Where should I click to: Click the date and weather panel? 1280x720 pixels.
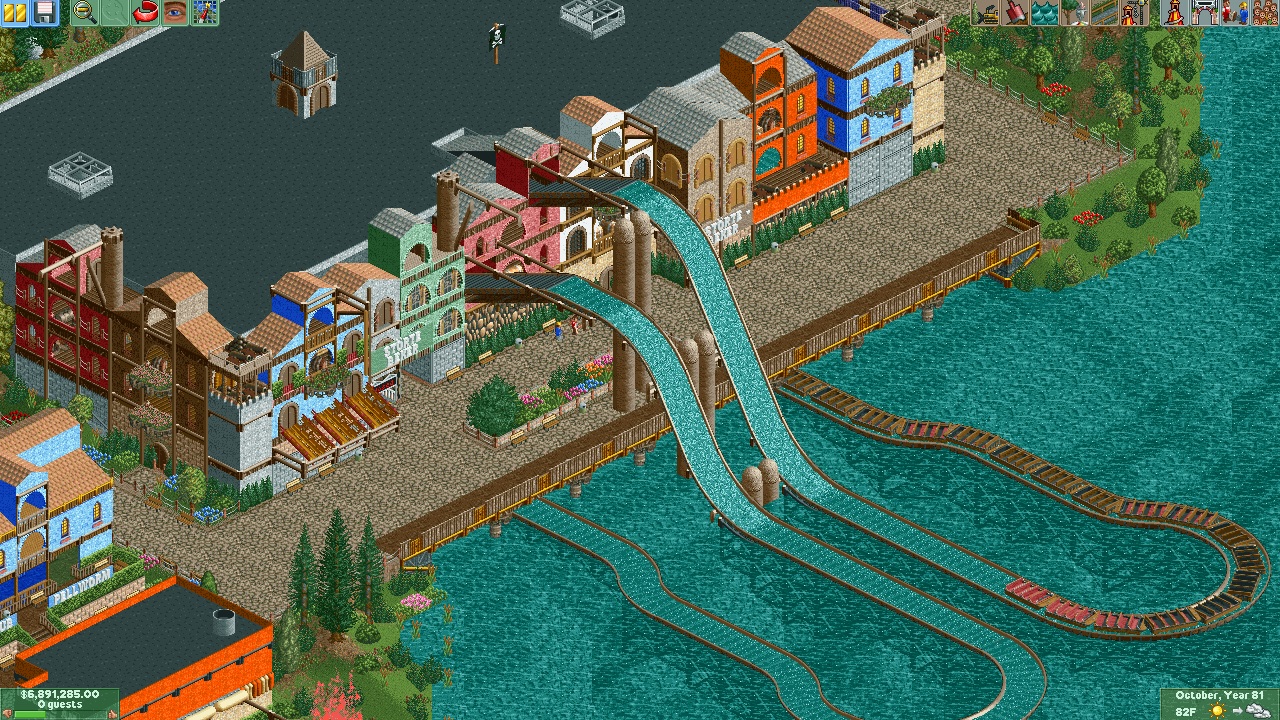point(1219,703)
